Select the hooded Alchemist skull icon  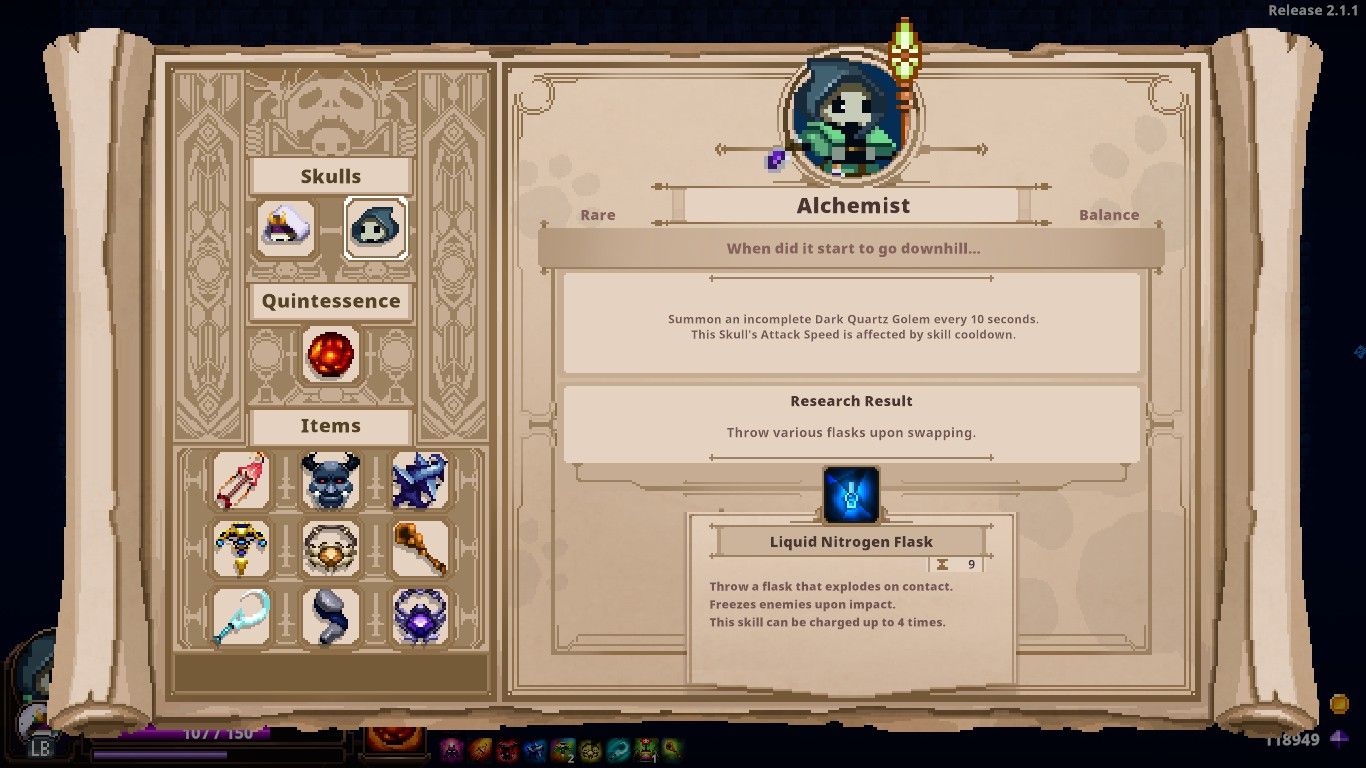pyautogui.click(x=375, y=230)
